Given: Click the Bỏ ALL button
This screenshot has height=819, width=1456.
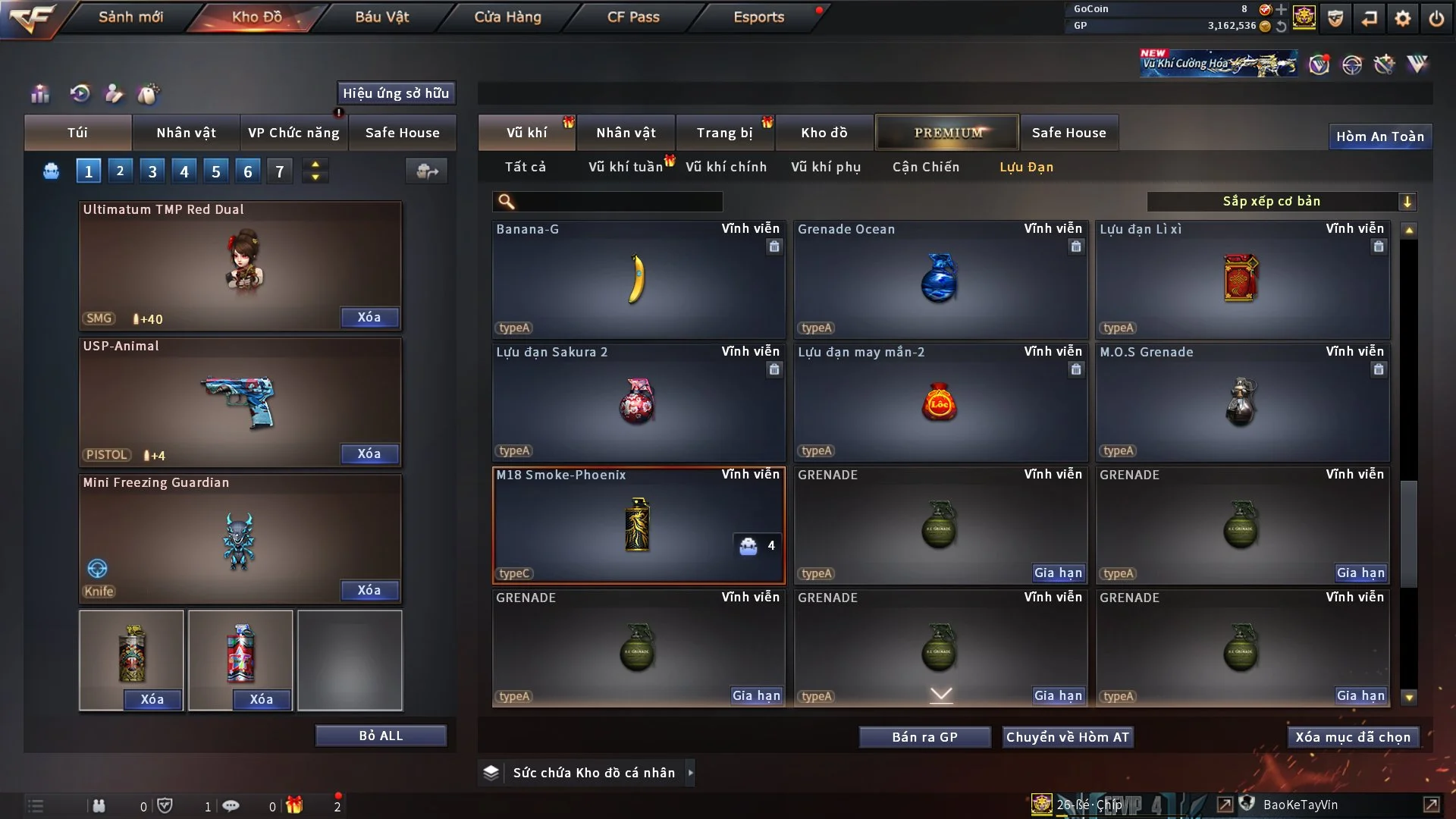Looking at the screenshot, I should [381, 736].
